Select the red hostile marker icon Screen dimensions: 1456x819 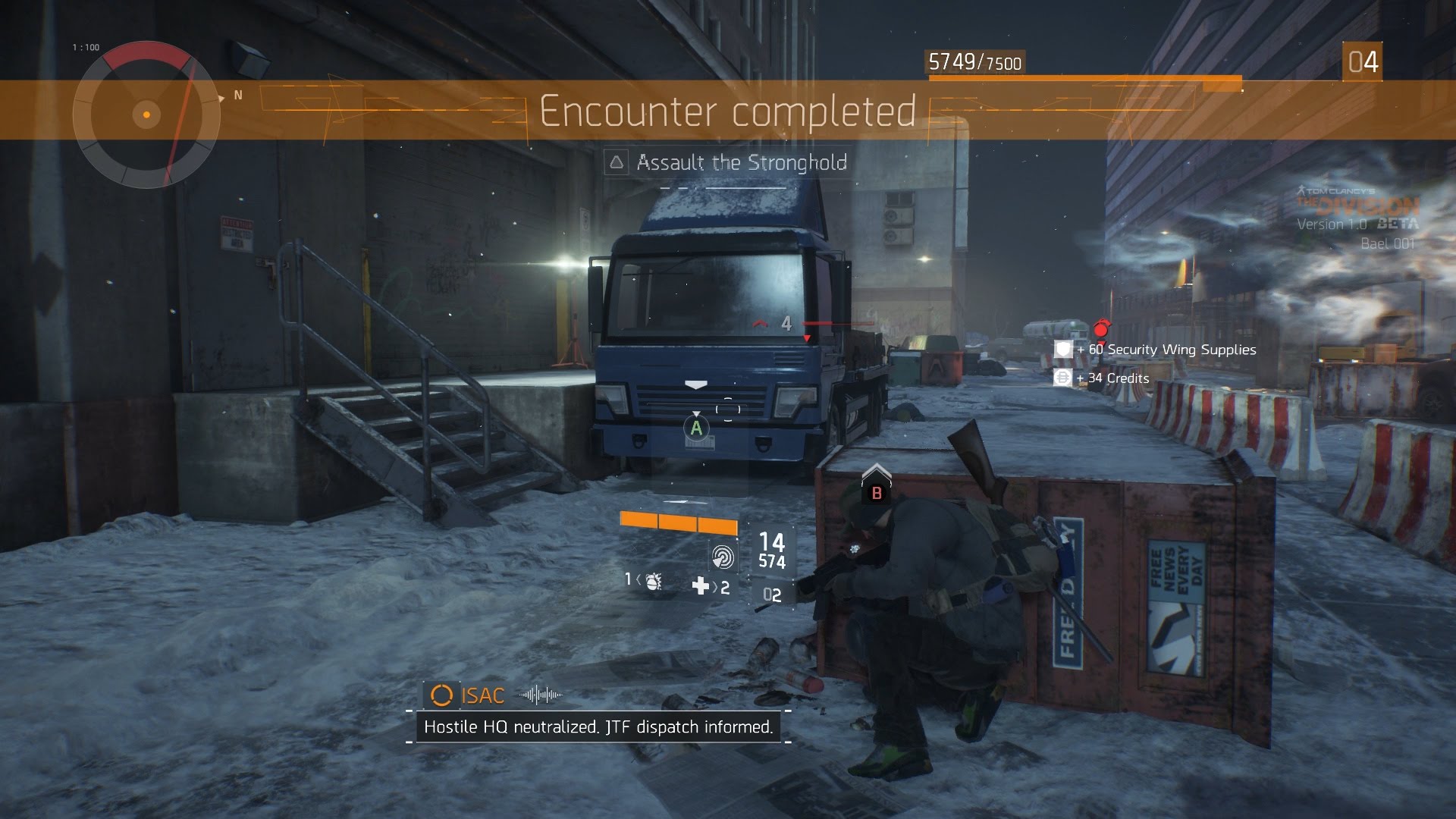tap(1101, 328)
